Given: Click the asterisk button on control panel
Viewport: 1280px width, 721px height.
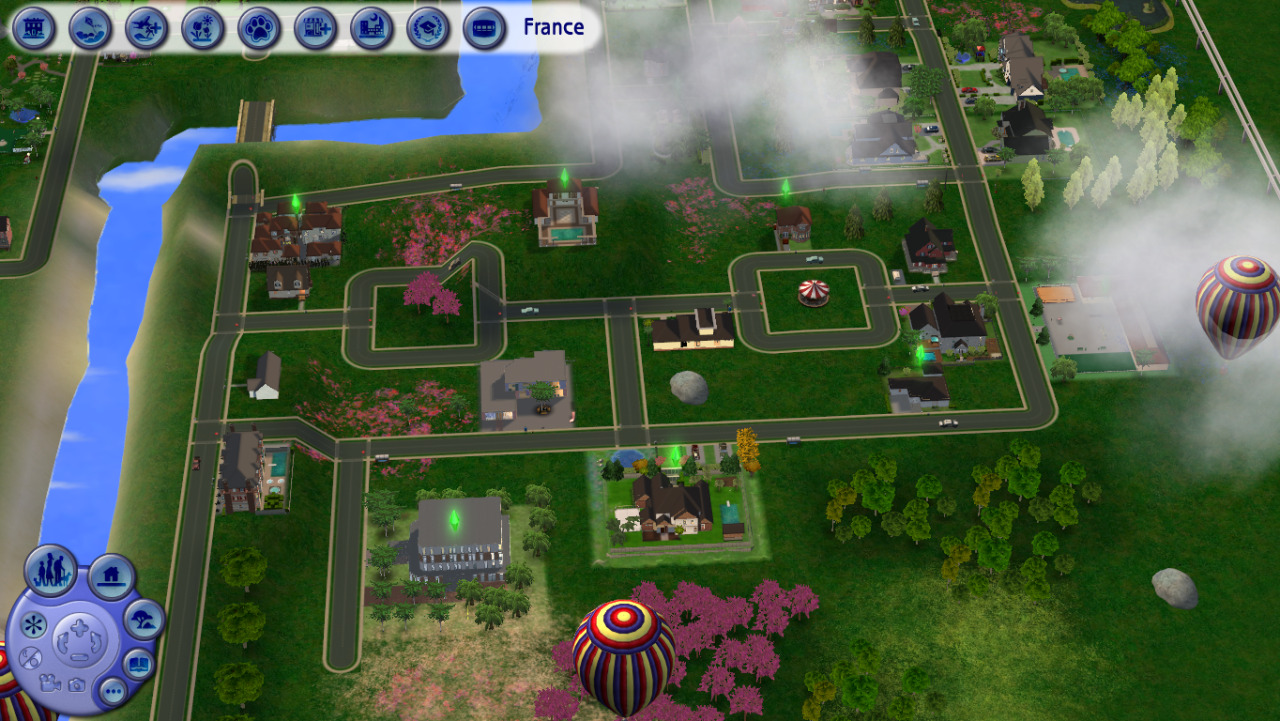Looking at the screenshot, I should click(x=33, y=625).
